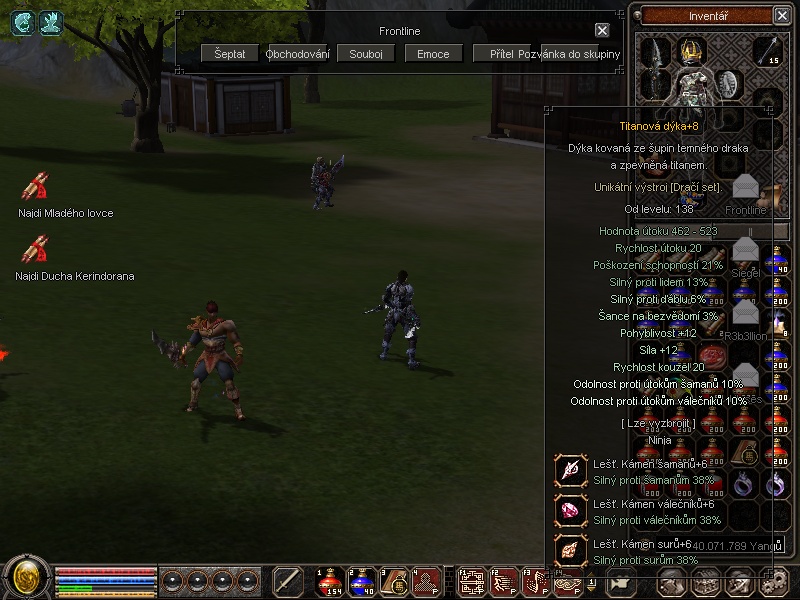The image size is (800, 600).
Task: Click the Šeptat whisper button
Action: tap(230, 53)
